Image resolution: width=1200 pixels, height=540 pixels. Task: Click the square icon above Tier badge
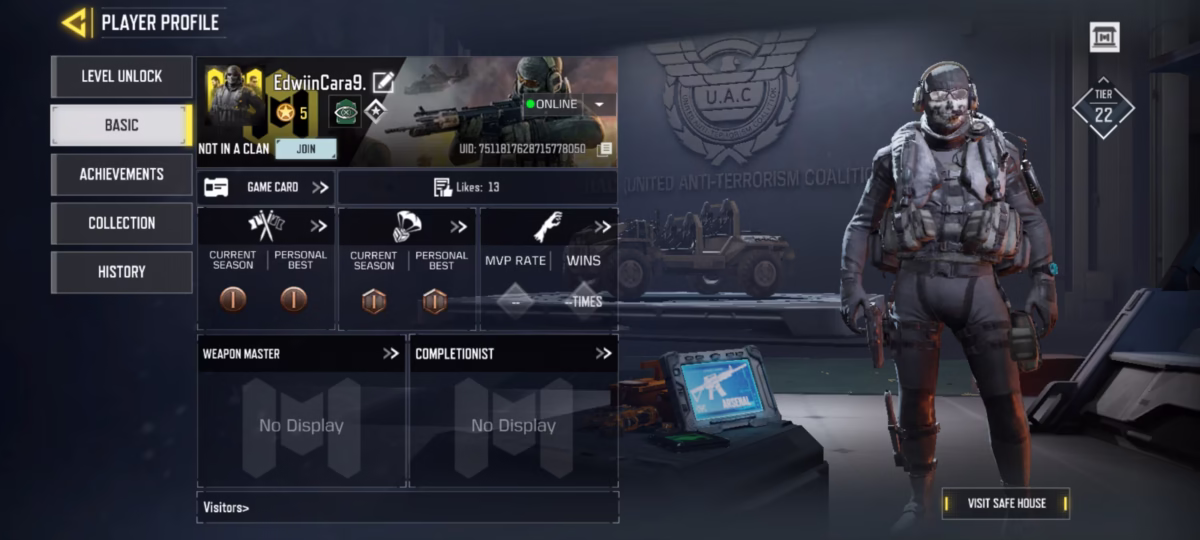click(1104, 37)
